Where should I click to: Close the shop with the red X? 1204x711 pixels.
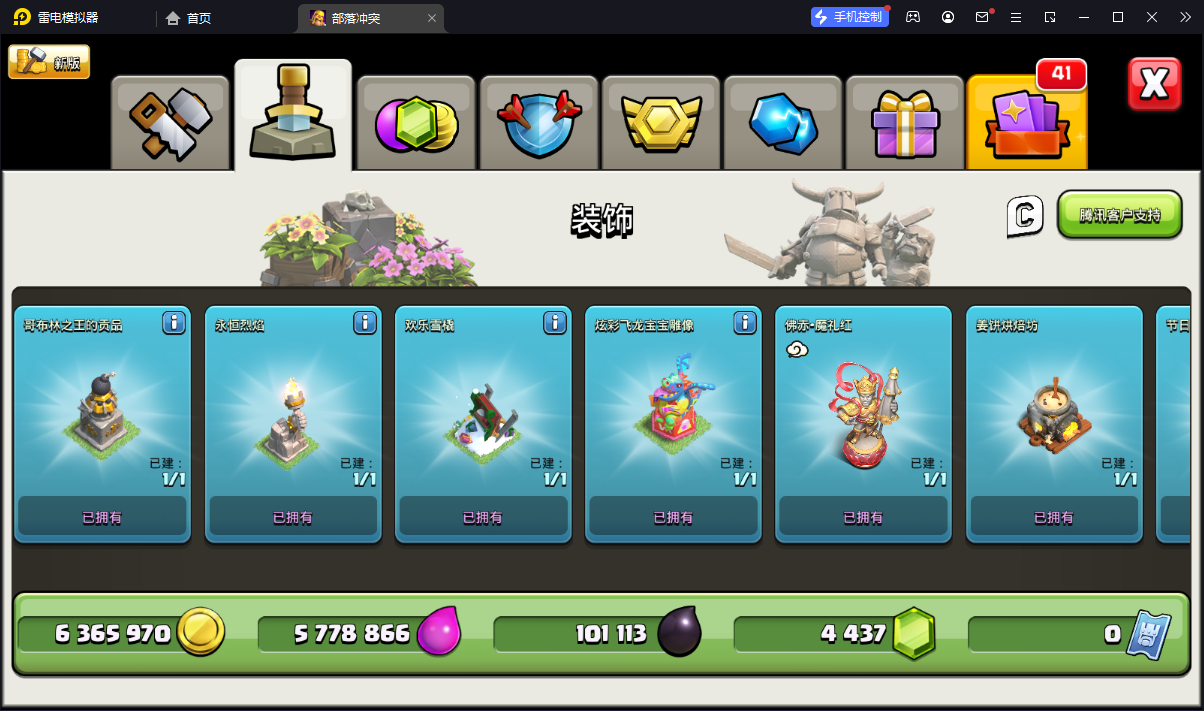tap(1154, 84)
